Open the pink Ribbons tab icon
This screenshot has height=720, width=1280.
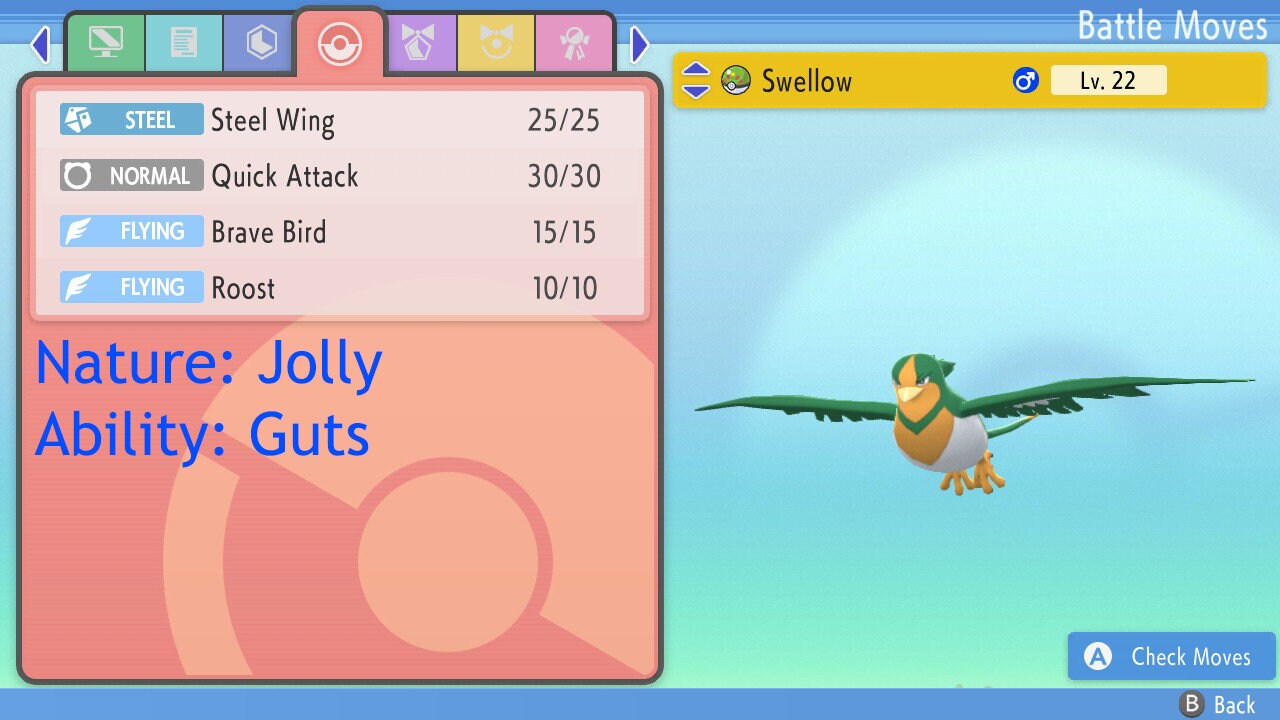[575, 42]
